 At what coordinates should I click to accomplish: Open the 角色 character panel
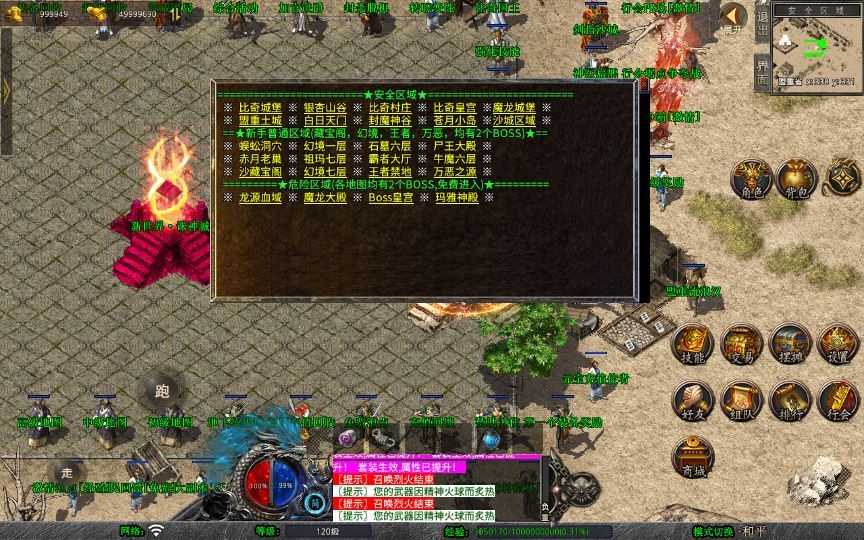coord(751,179)
